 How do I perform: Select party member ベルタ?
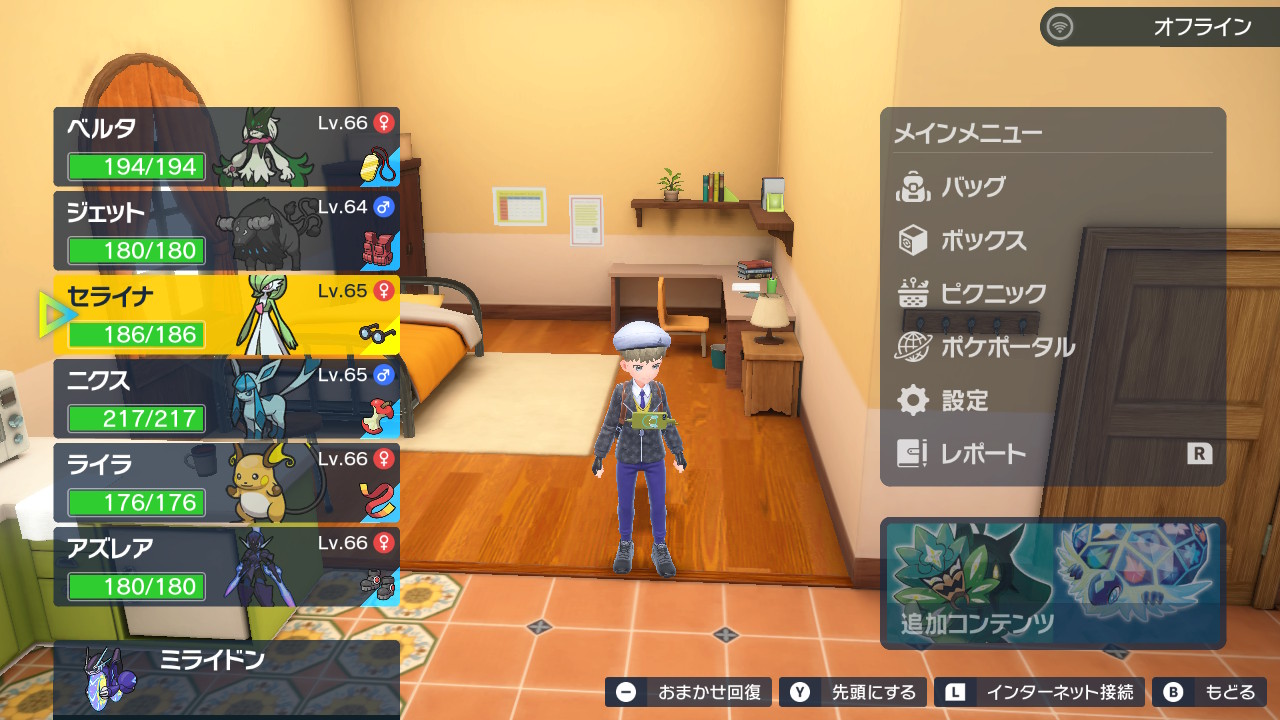coord(226,147)
